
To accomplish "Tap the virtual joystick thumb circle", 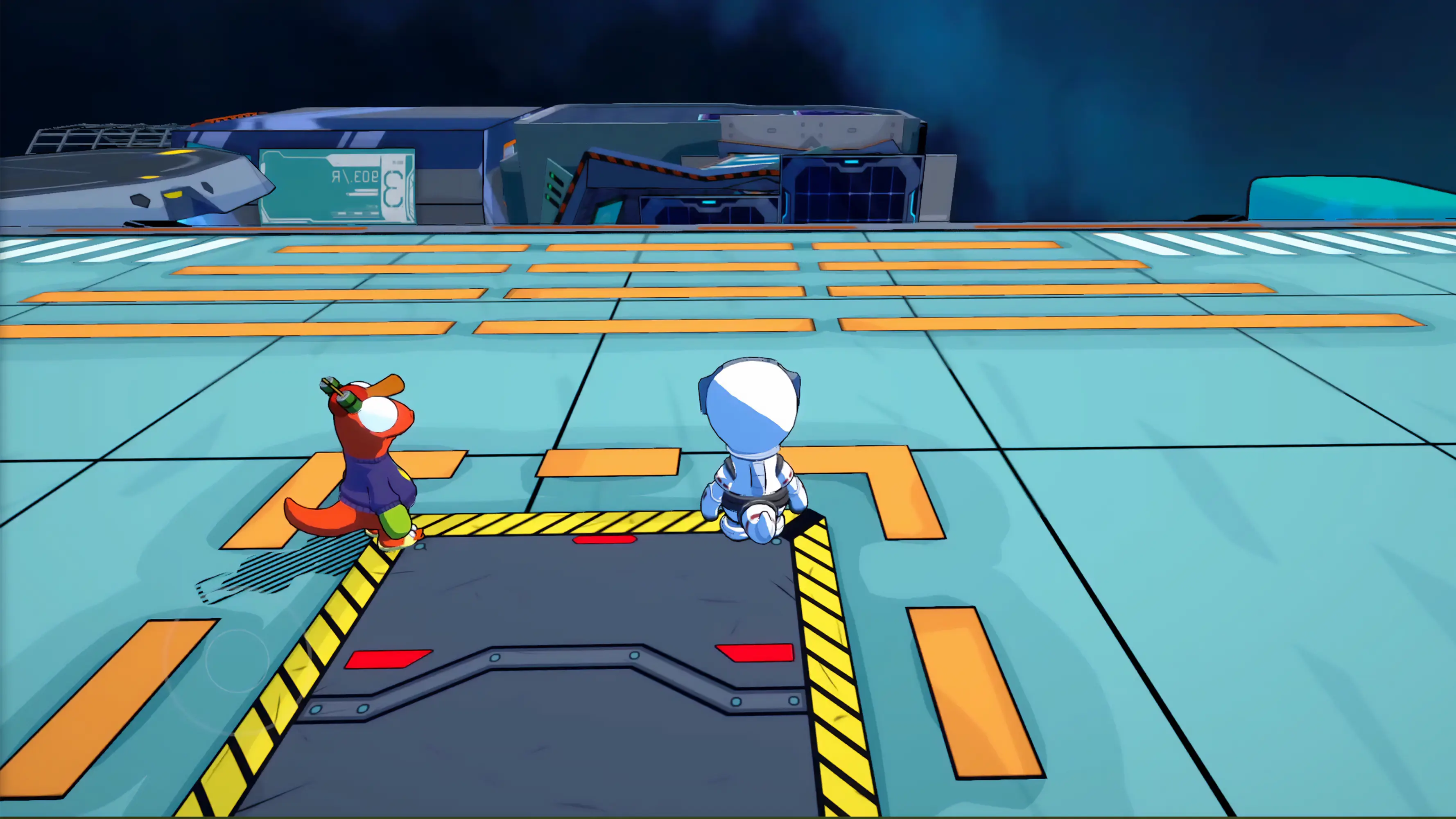I will [x=237, y=660].
